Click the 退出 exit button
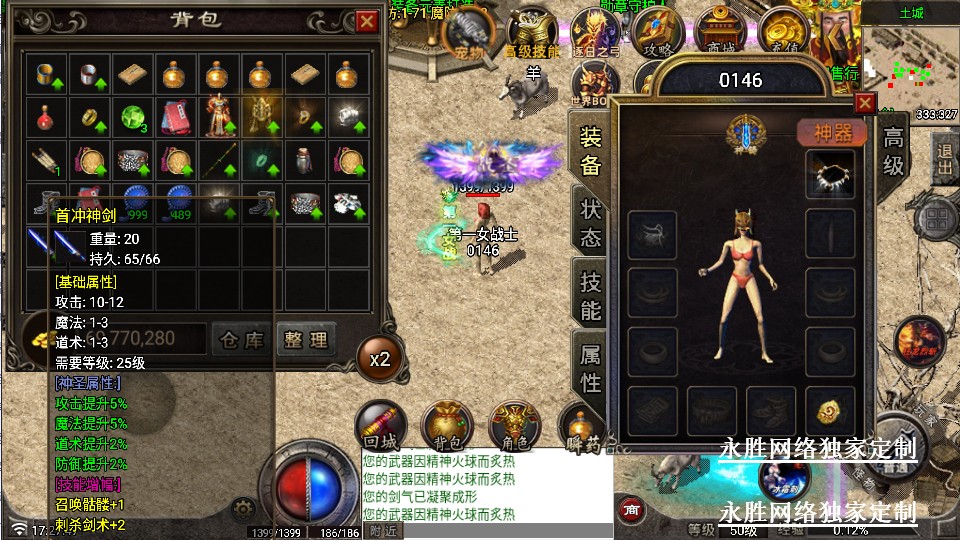The height and width of the screenshot is (540, 960). point(943,160)
